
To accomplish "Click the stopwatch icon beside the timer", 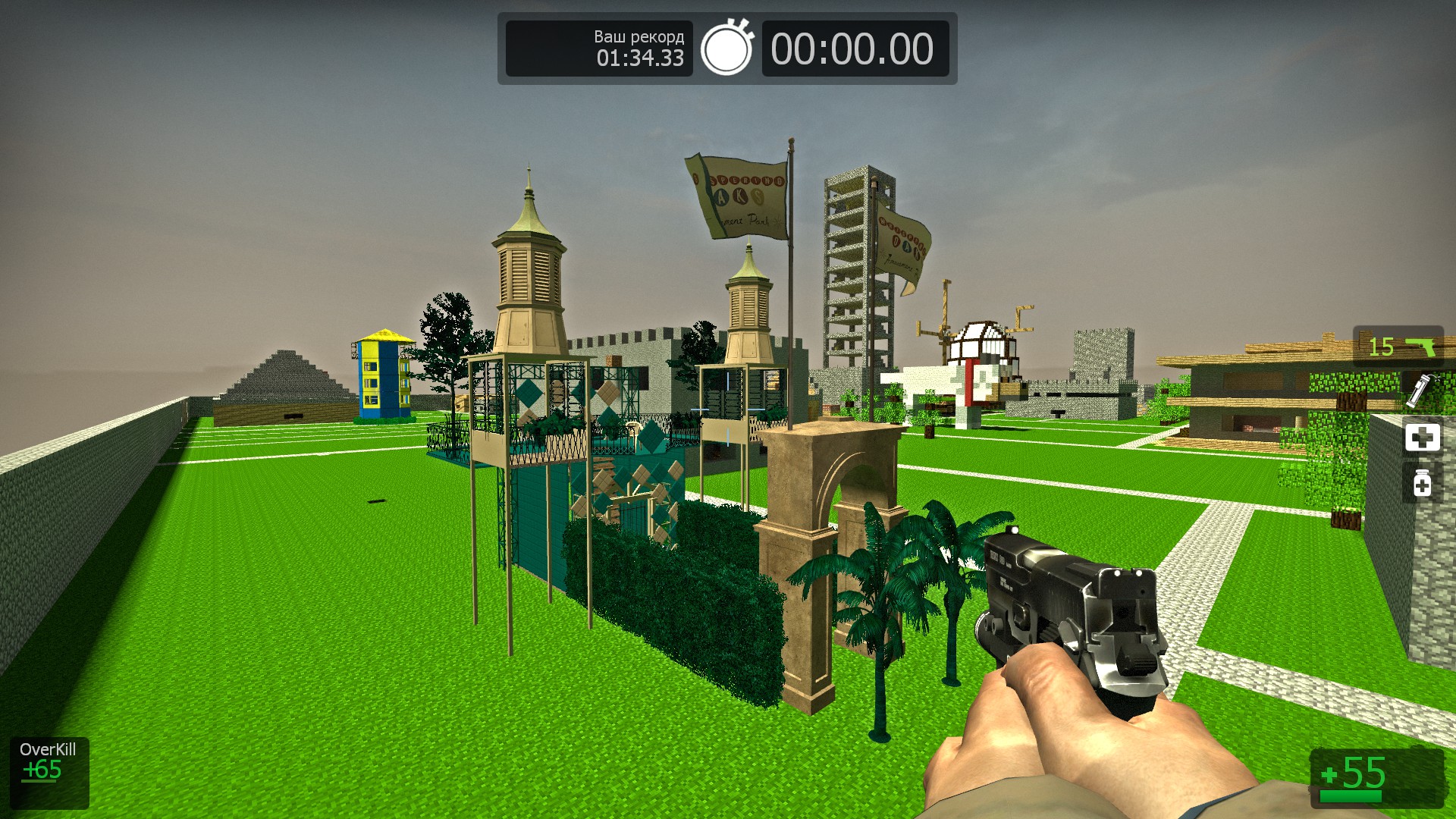I will click(726, 49).
